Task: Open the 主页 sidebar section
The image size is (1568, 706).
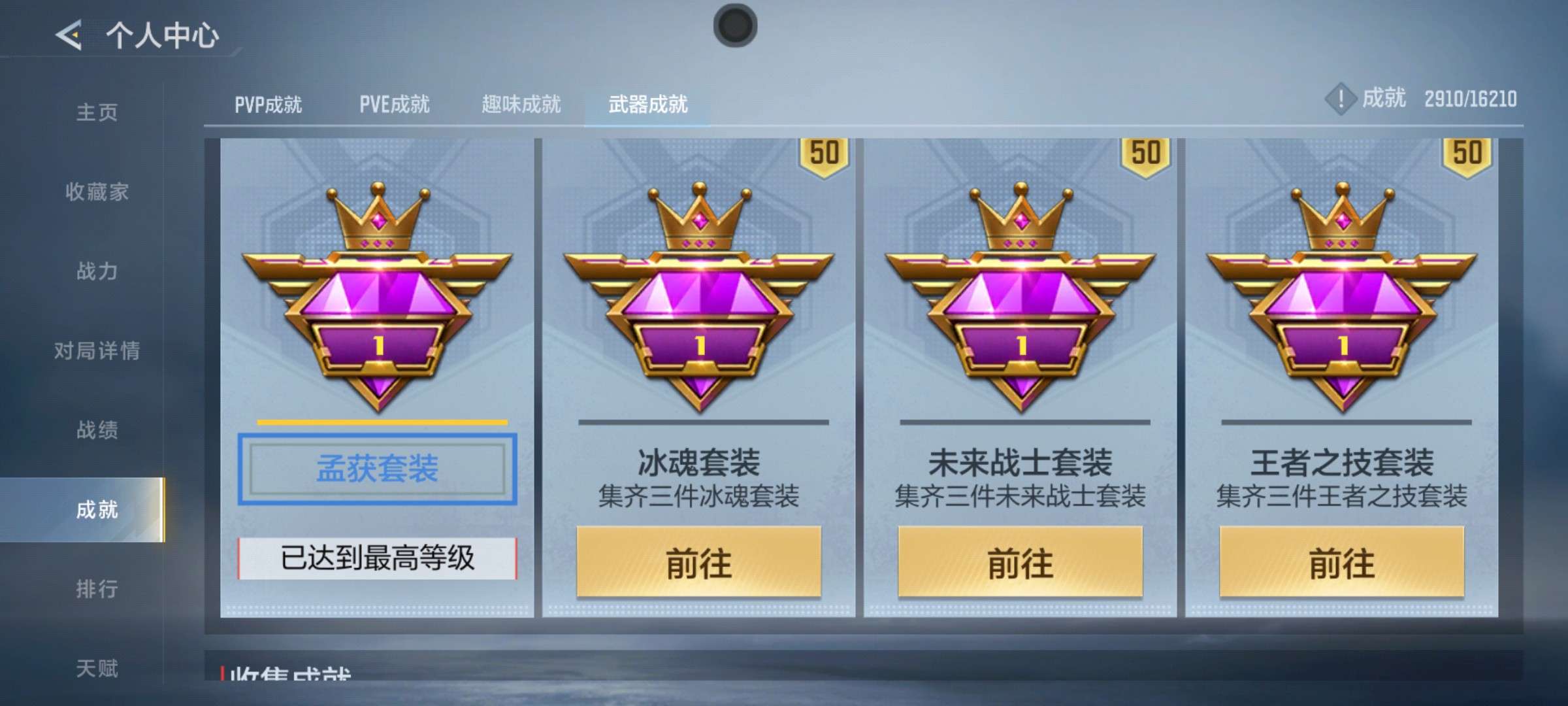Action: [x=97, y=112]
